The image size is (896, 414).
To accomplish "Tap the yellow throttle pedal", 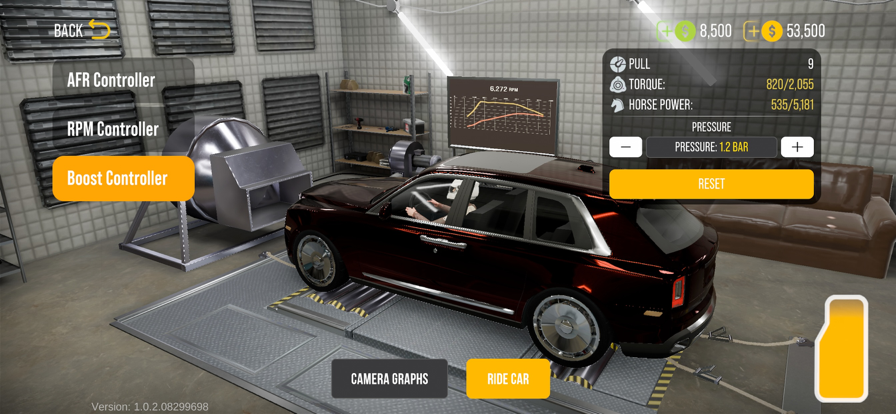I will coord(841,348).
